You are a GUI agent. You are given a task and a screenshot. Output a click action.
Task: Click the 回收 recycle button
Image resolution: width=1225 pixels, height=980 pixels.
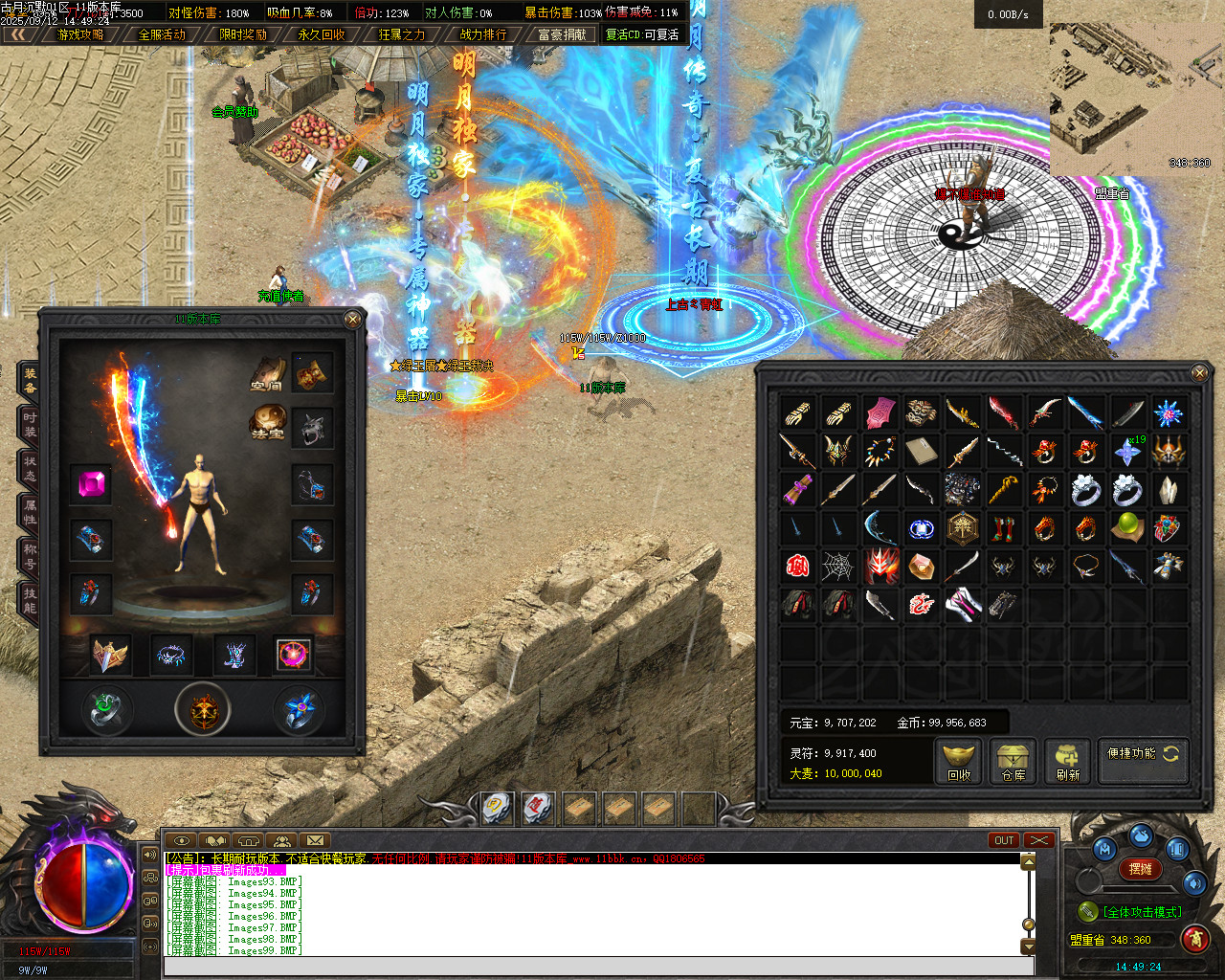[x=959, y=763]
